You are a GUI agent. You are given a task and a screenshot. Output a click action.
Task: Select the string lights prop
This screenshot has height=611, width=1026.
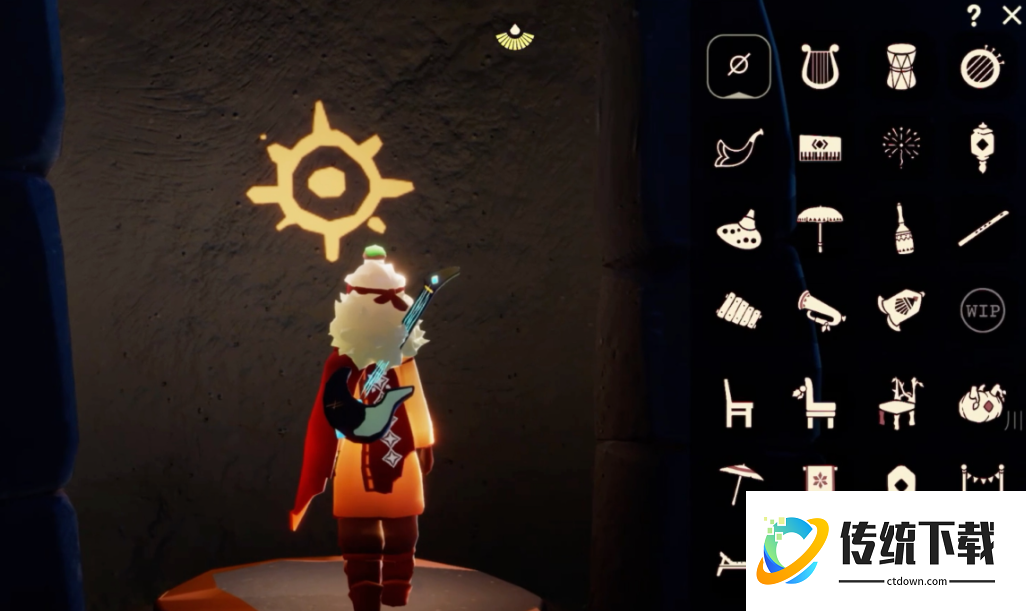980,476
